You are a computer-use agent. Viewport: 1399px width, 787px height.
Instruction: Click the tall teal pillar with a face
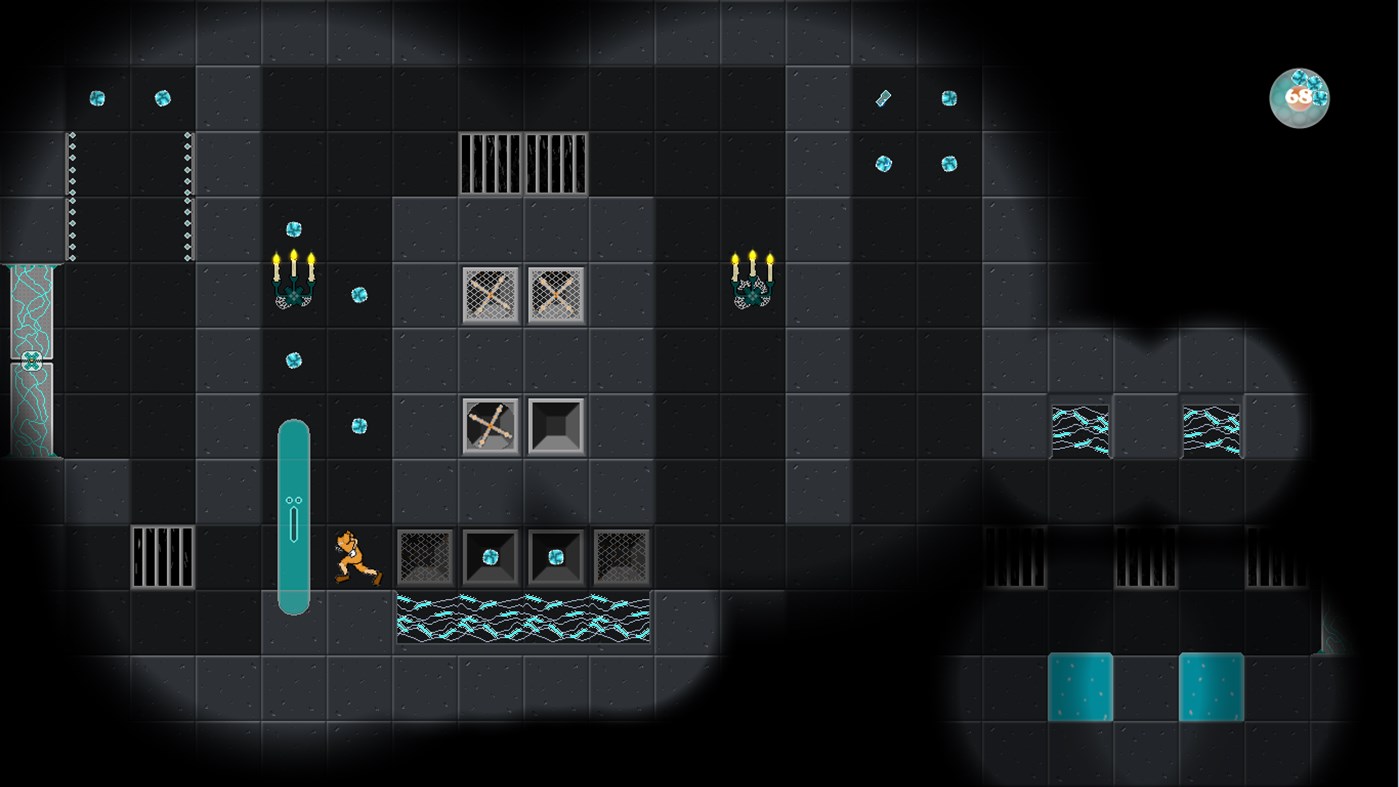coord(293,515)
